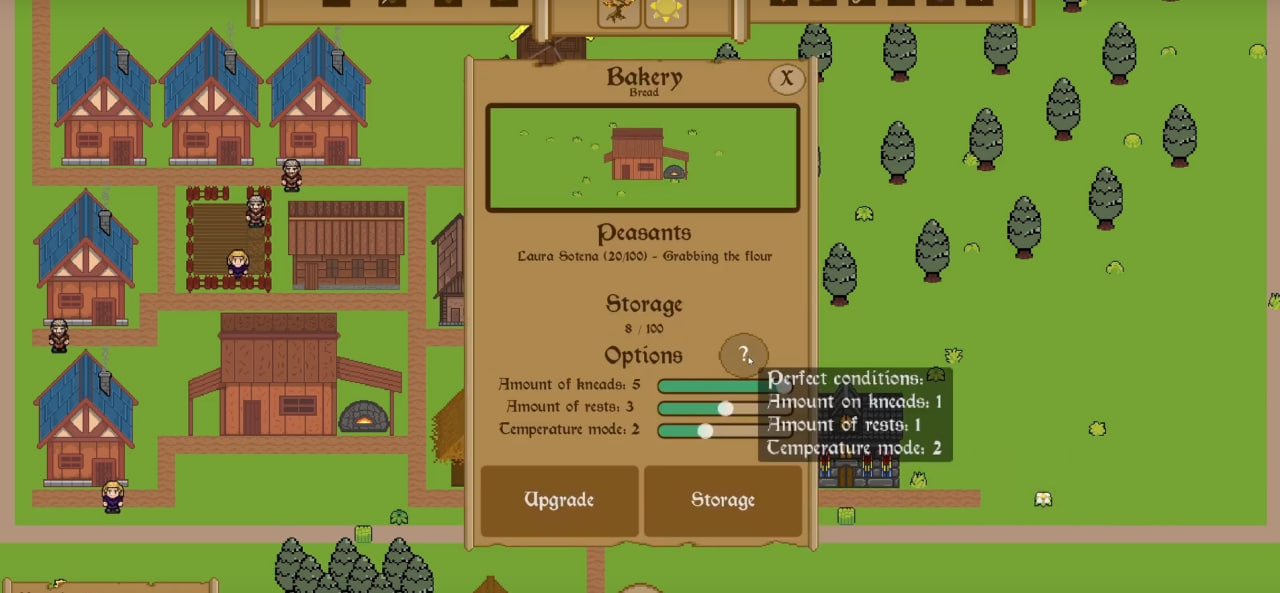1280x593 pixels.
Task: Change the Temperature mode slider
Action: (x=706, y=431)
